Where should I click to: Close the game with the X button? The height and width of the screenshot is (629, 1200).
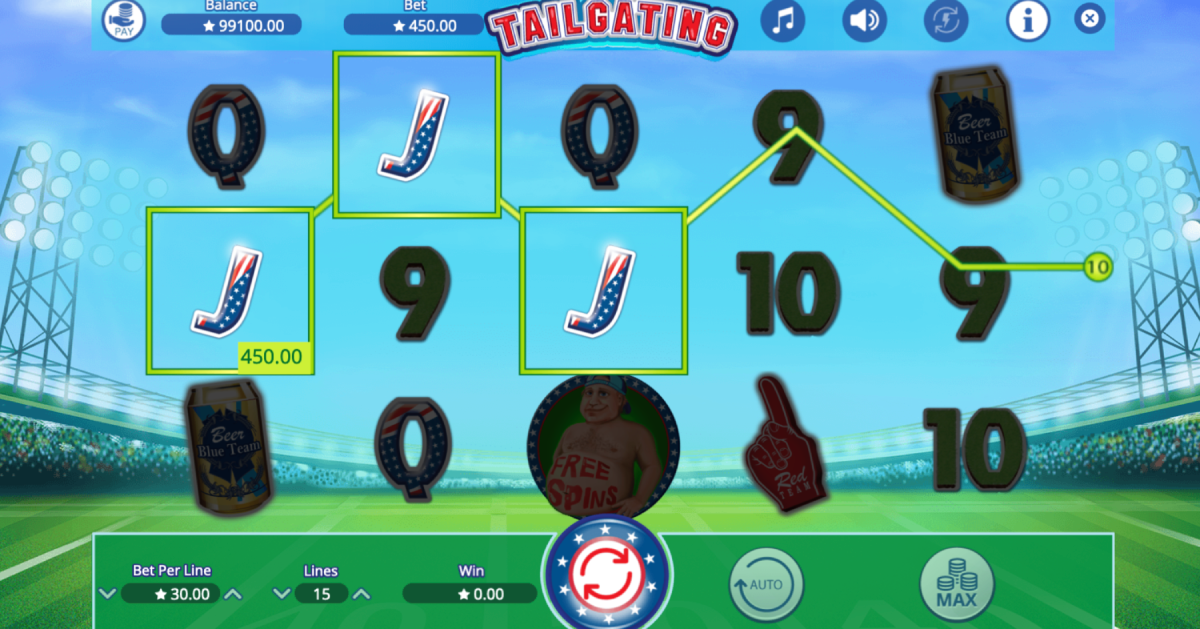click(1090, 18)
